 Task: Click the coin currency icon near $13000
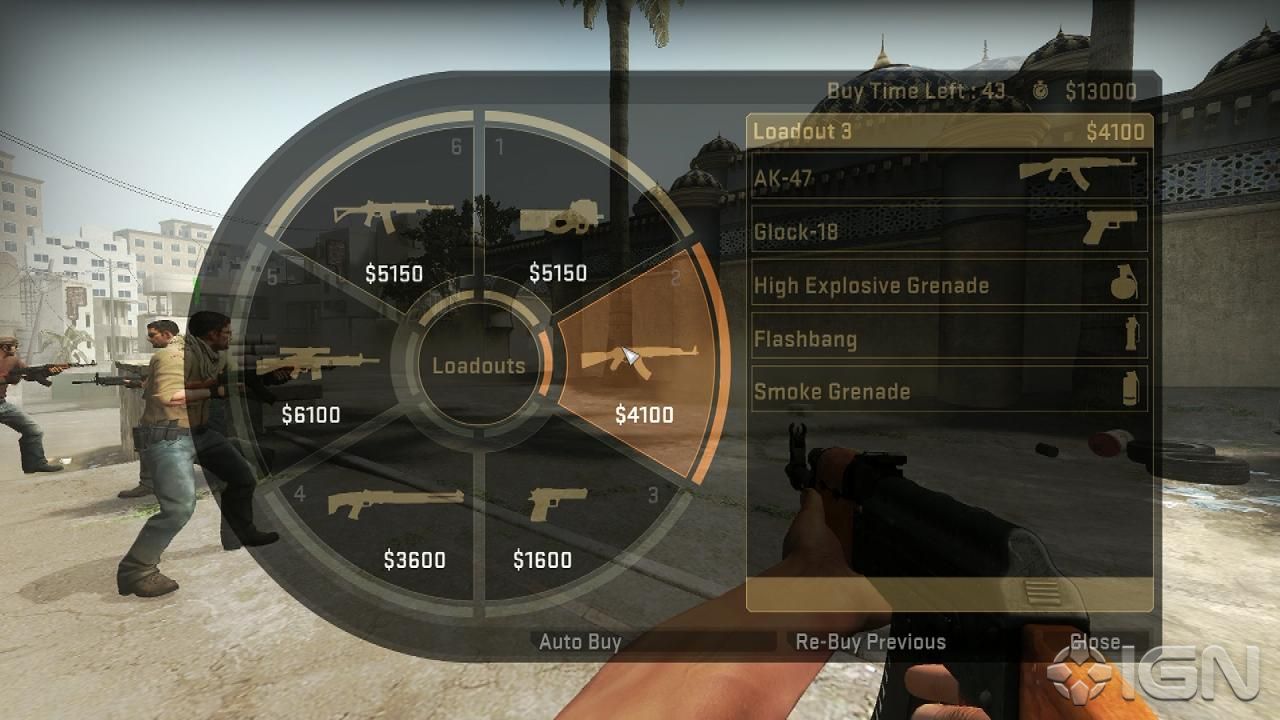[1042, 90]
